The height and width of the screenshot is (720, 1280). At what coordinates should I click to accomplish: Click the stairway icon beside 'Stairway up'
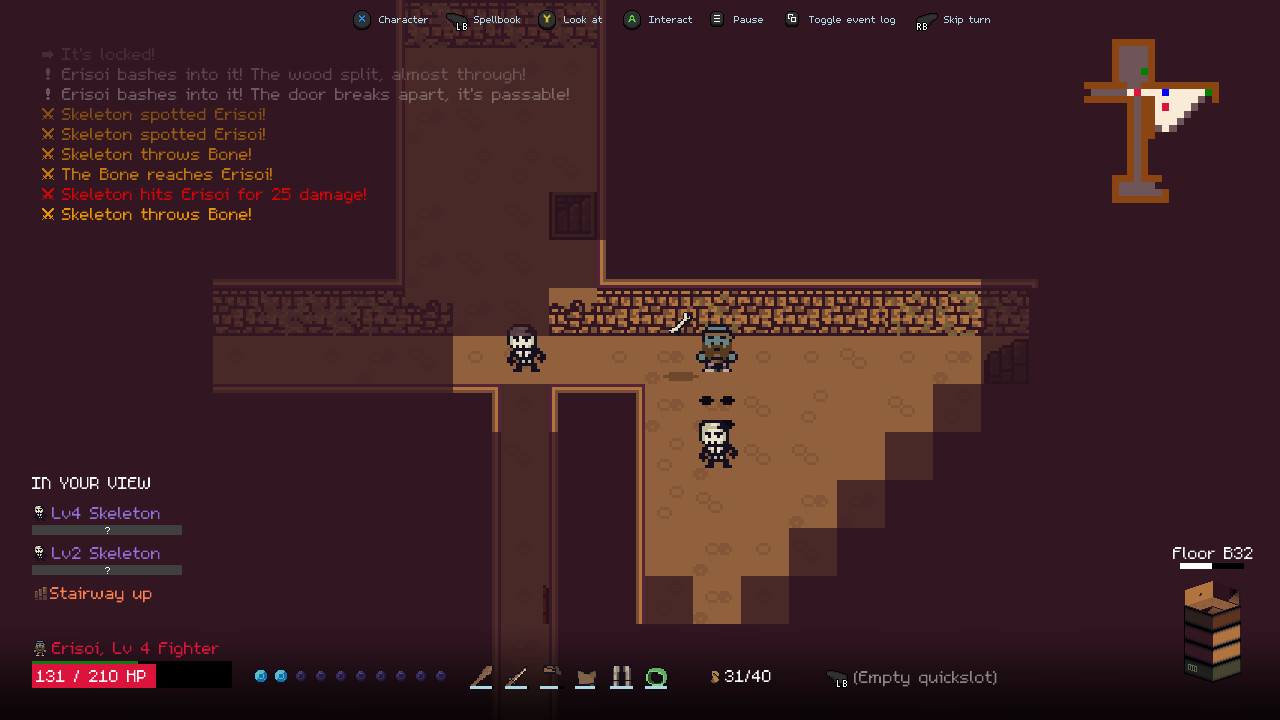38,593
